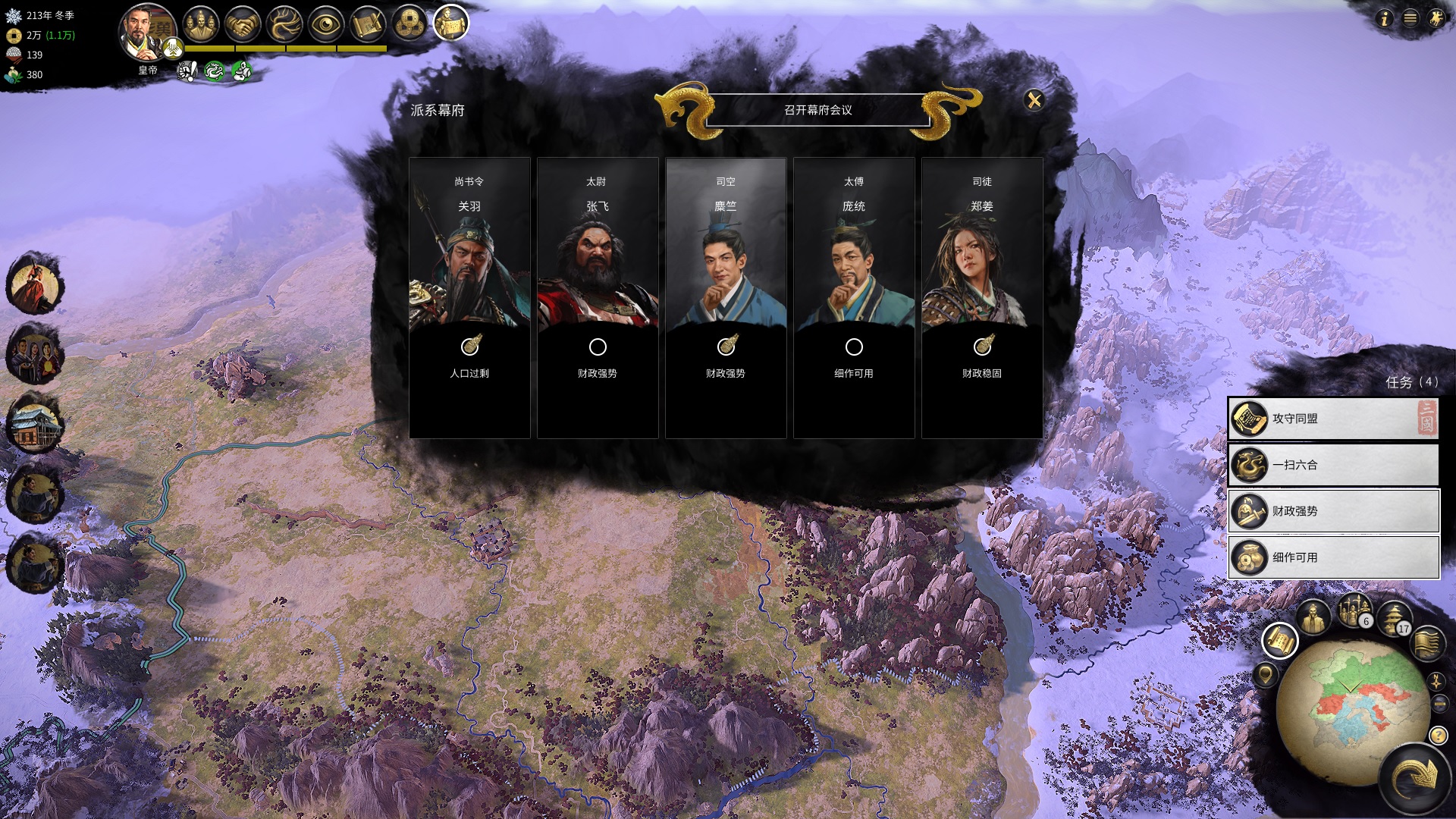Switch to the court tab with three figures

click(199, 24)
